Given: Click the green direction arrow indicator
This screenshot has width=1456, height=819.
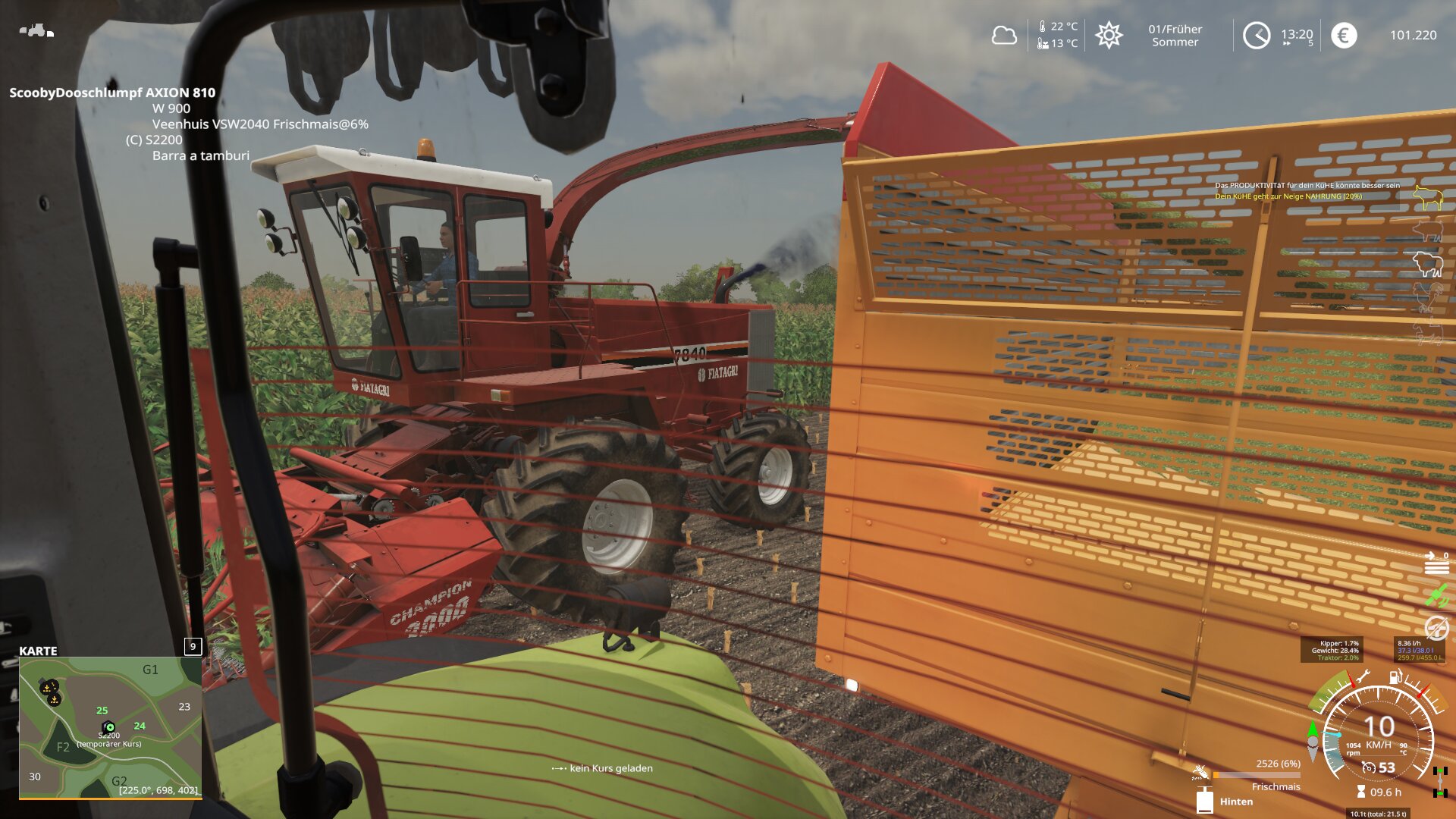Looking at the screenshot, I should coord(1313,730).
